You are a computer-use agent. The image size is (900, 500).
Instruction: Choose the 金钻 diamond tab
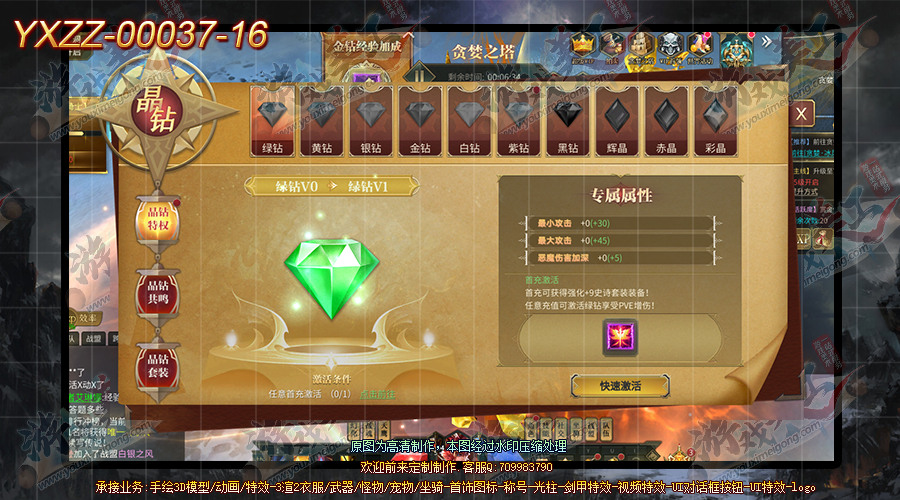(x=420, y=122)
